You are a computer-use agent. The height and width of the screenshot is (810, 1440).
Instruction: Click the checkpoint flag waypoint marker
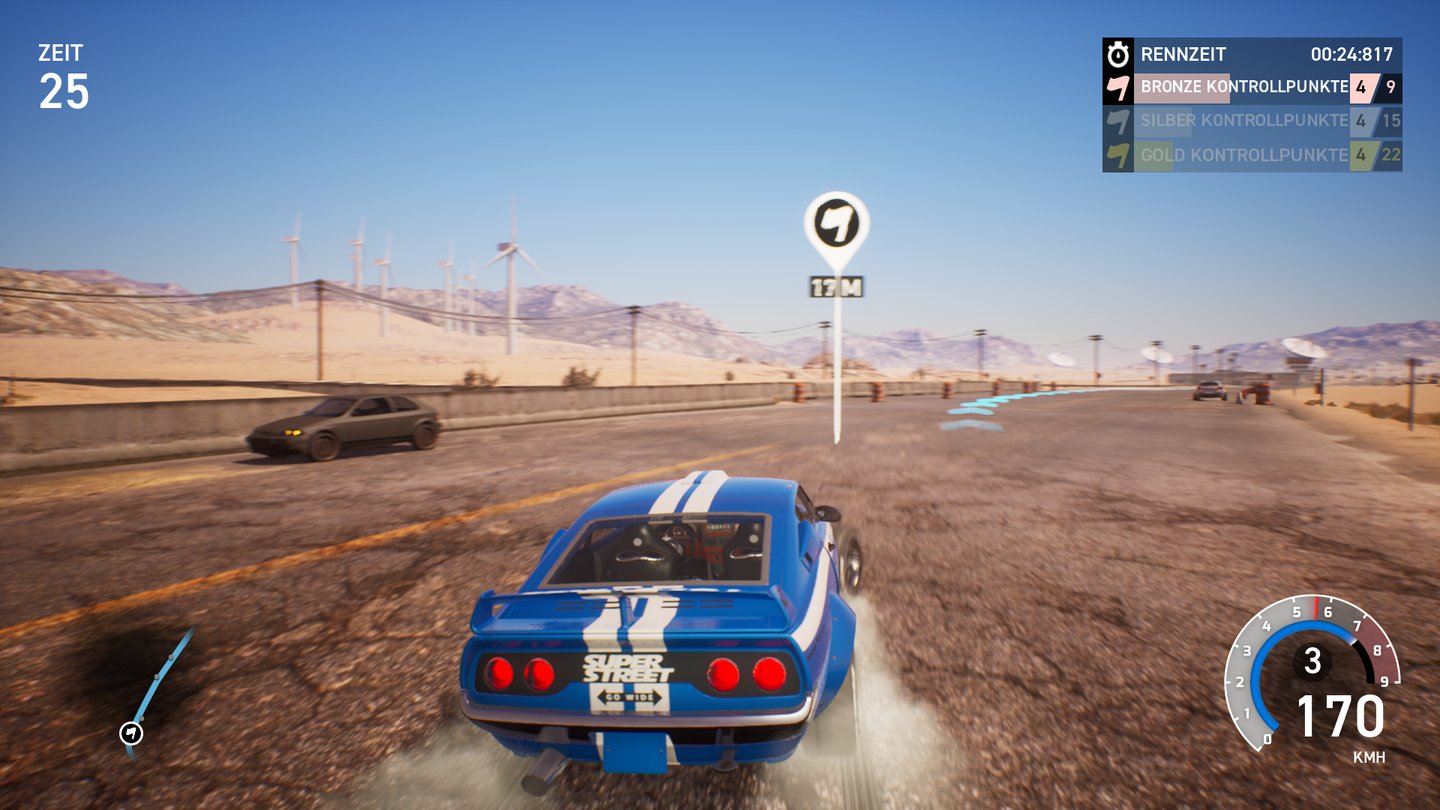pos(836,224)
